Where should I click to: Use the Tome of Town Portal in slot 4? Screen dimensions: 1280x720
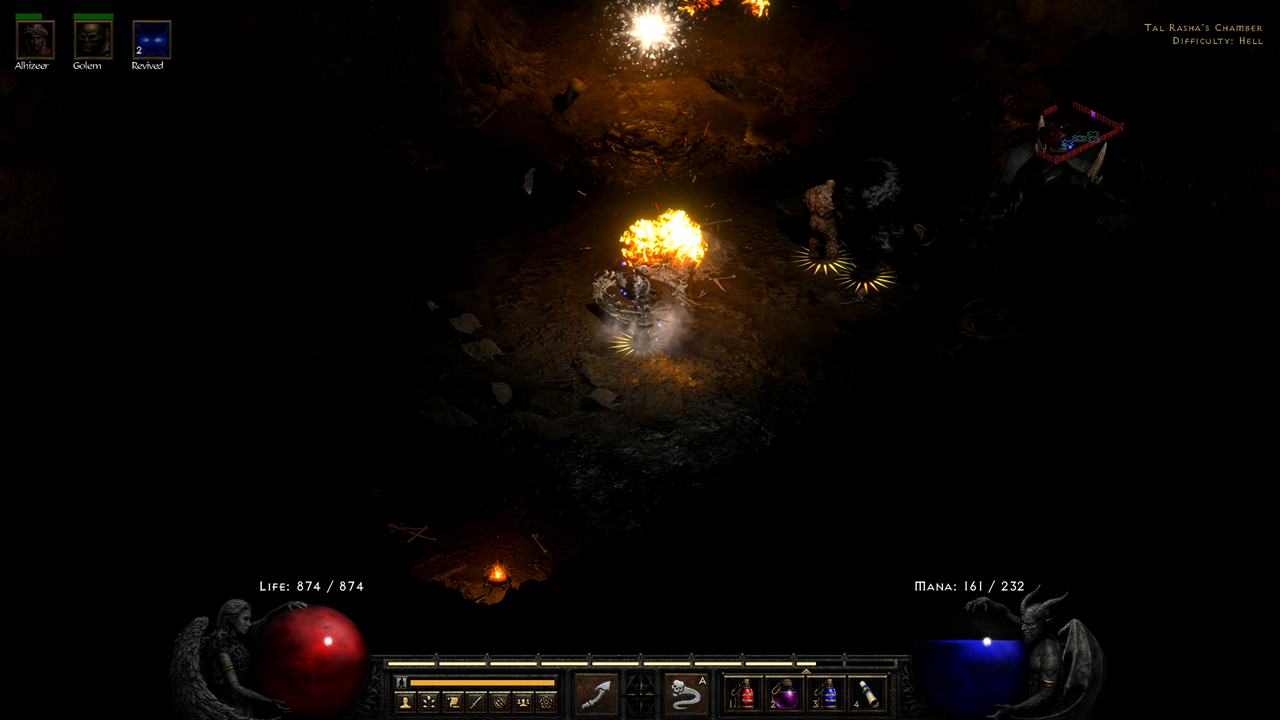(866, 693)
